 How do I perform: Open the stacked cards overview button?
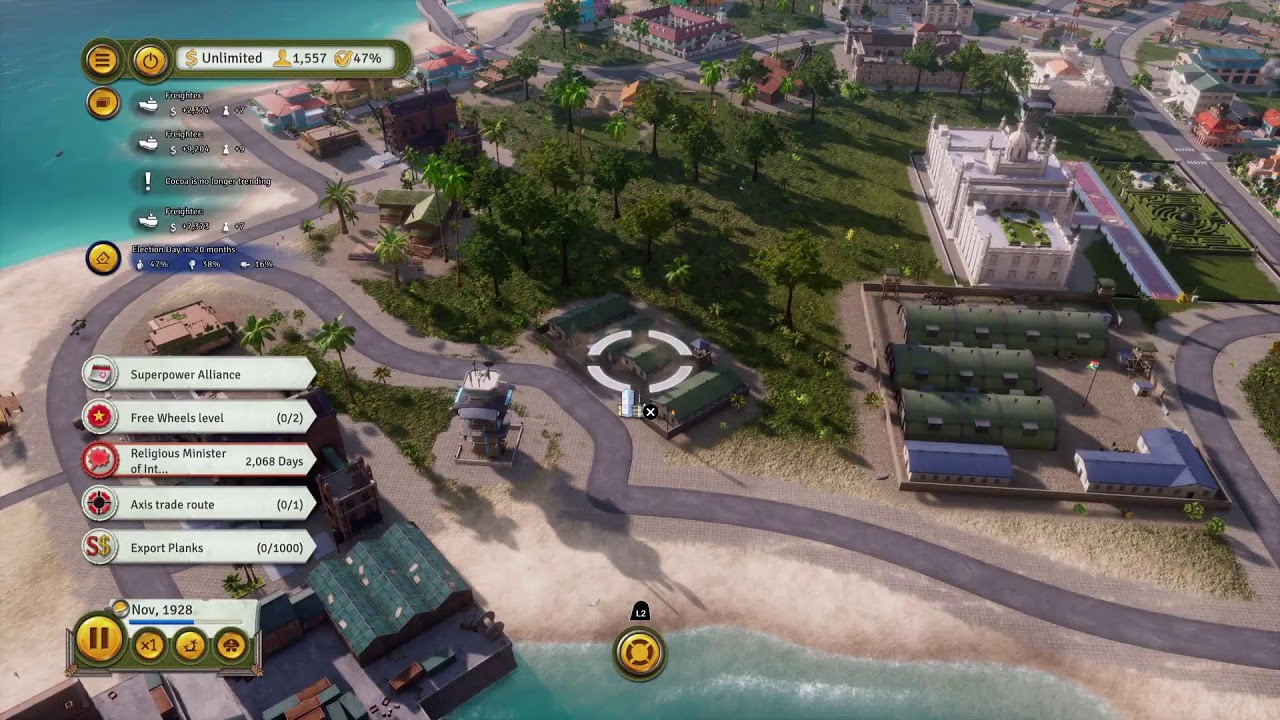pos(102,102)
